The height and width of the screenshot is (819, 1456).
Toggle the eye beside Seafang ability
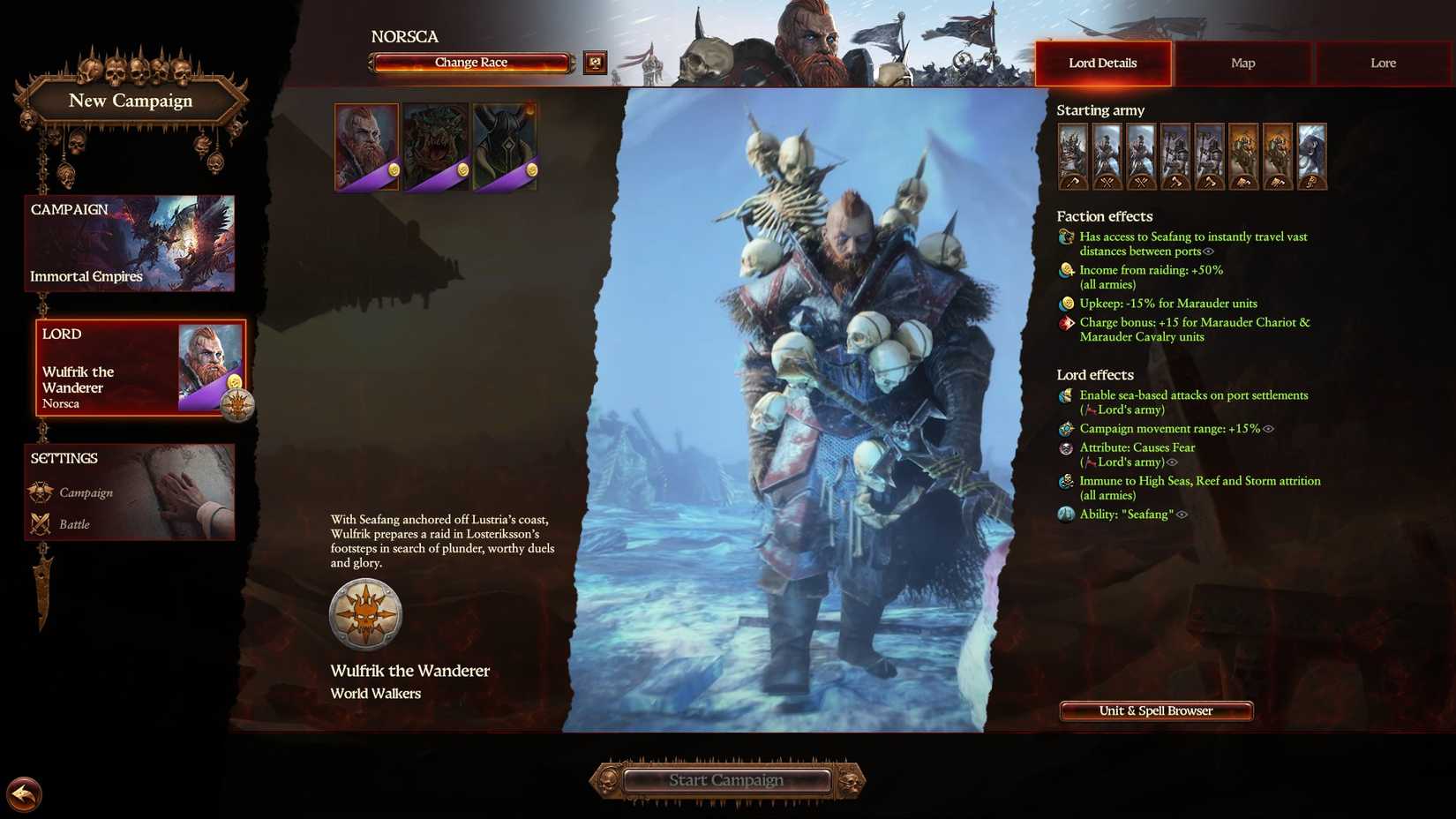[x=1183, y=515]
